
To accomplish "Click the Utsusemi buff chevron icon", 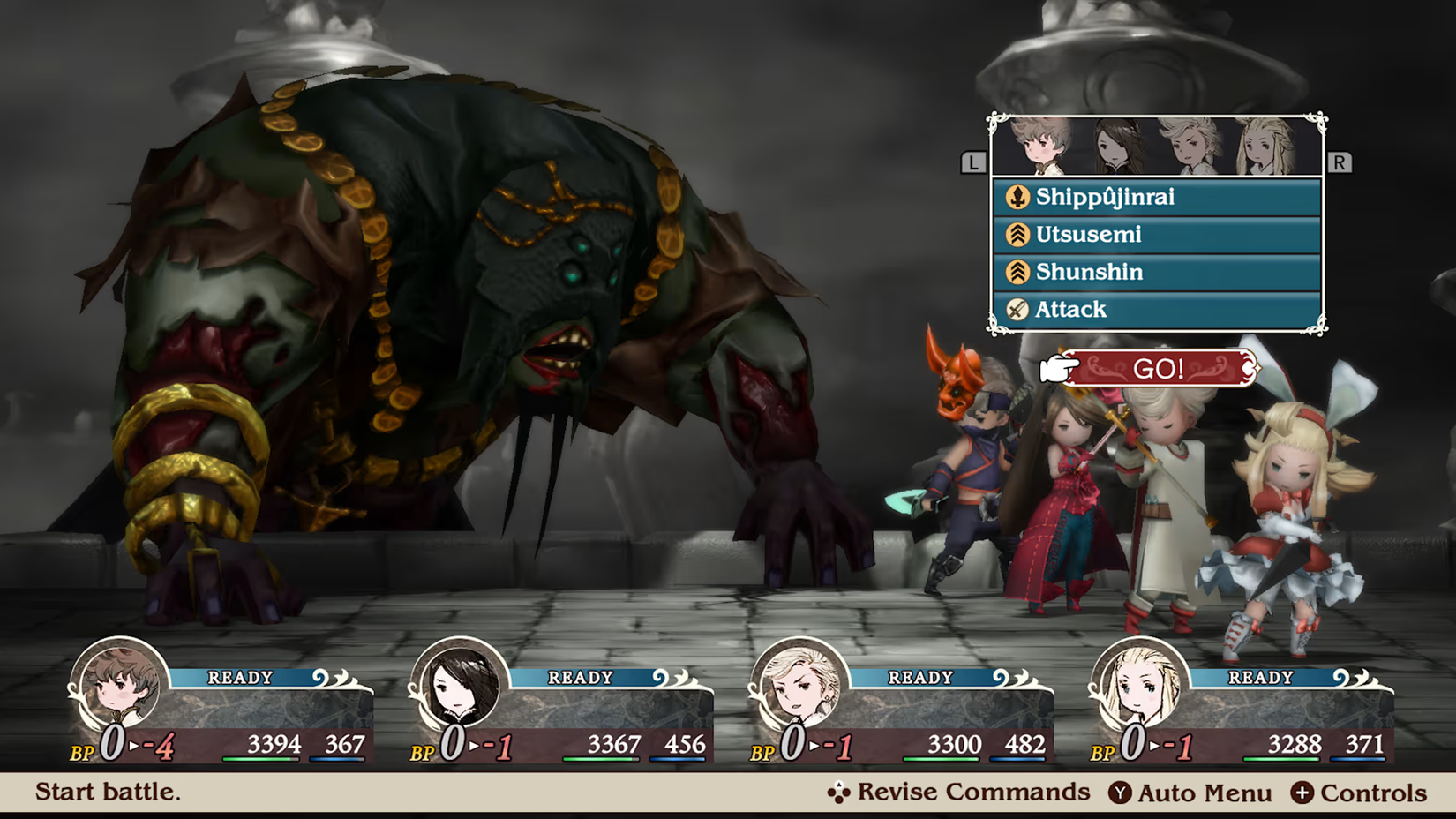I will [x=1017, y=235].
